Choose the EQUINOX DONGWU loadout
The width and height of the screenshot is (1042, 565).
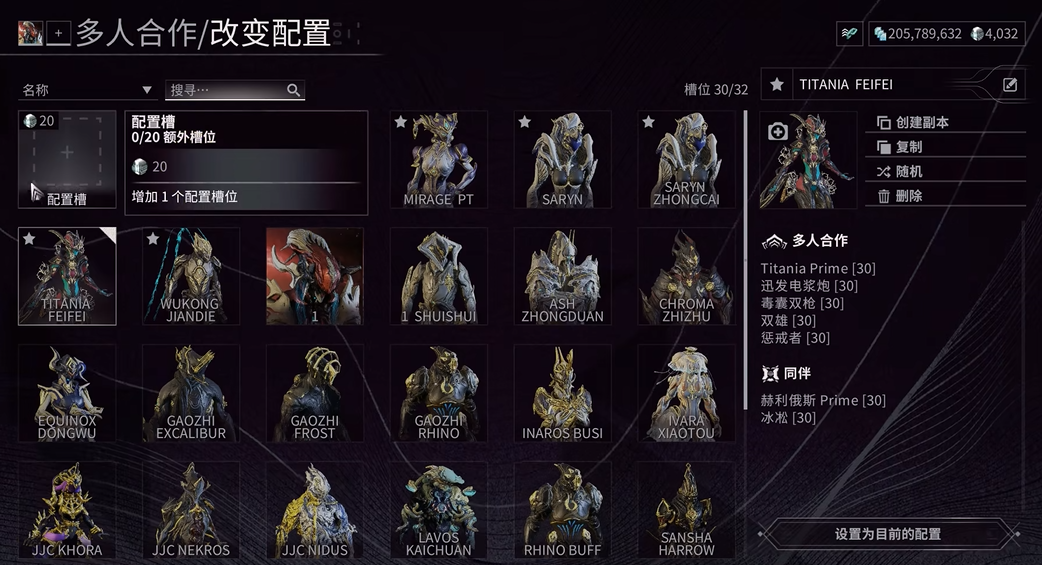click(x=67, y=393)
